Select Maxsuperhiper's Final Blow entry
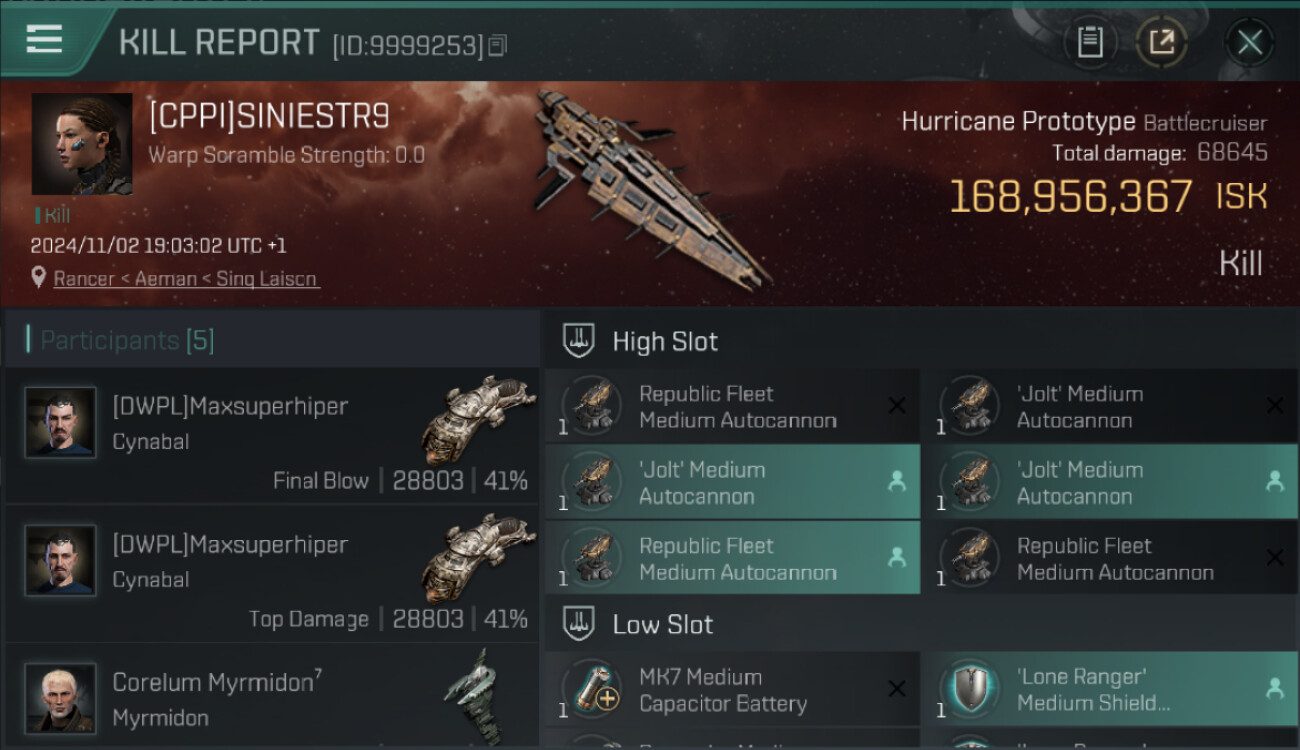The width and height of the screenshot is (1300, 750). tap(272, 436)
